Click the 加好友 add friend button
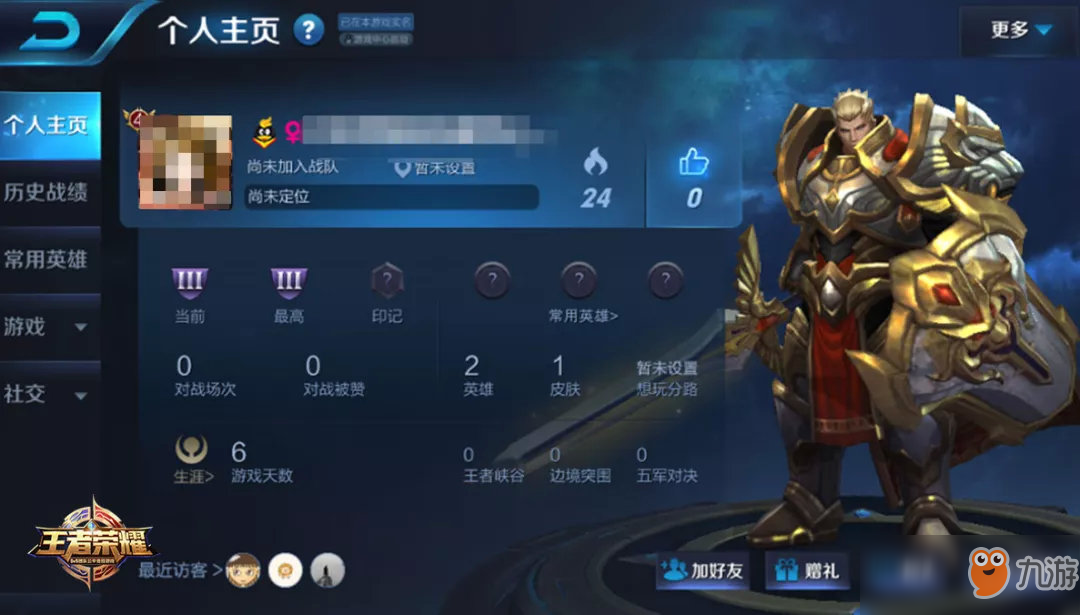The image size is (1080, 615). 705,571
